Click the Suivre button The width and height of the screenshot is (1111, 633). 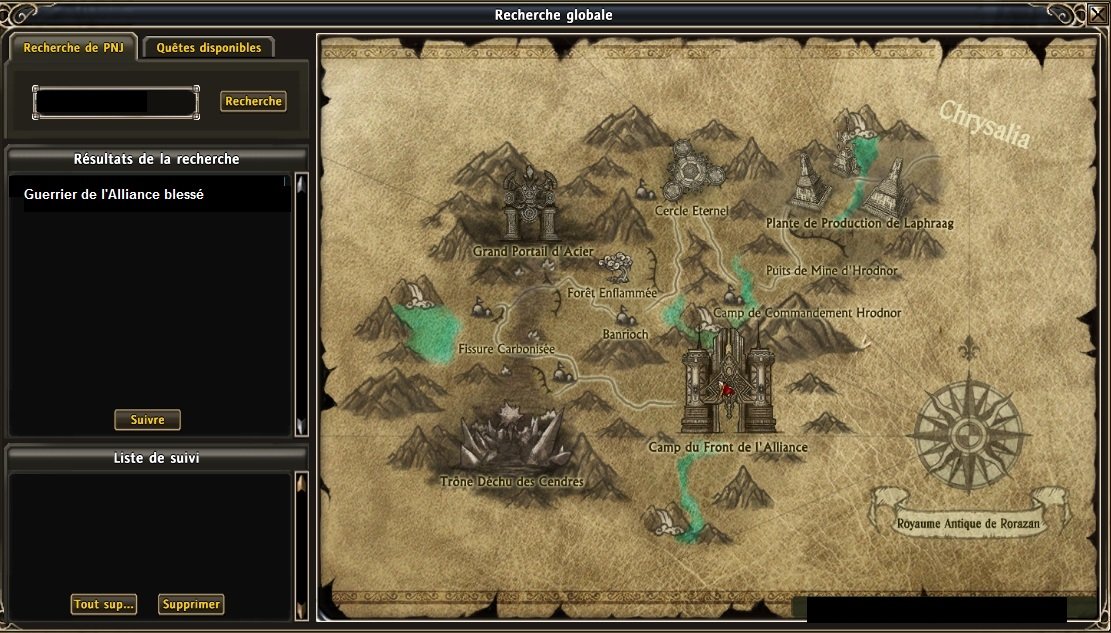pyautogui.click(x=147, y=420)
